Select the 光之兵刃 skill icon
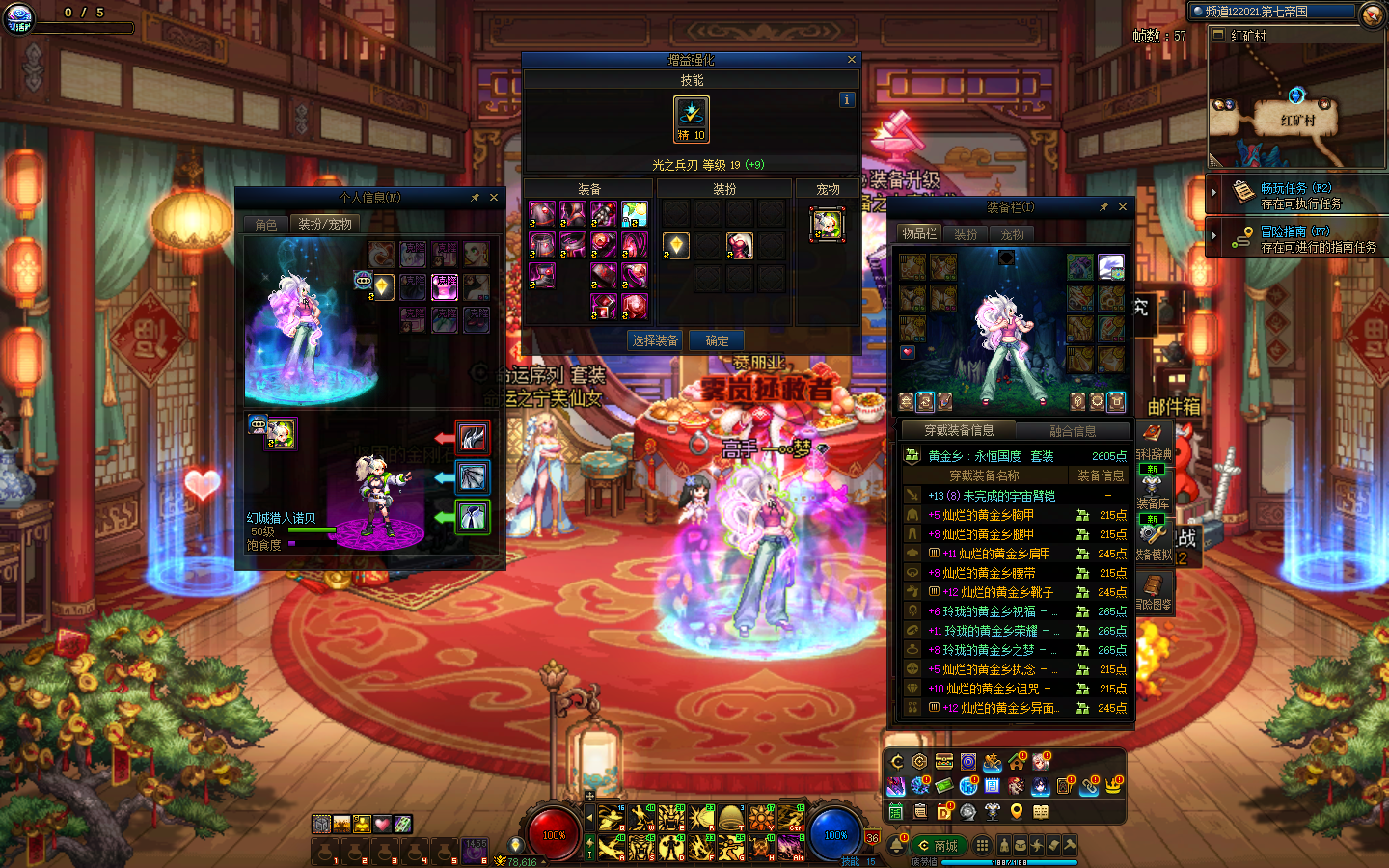 692,114
